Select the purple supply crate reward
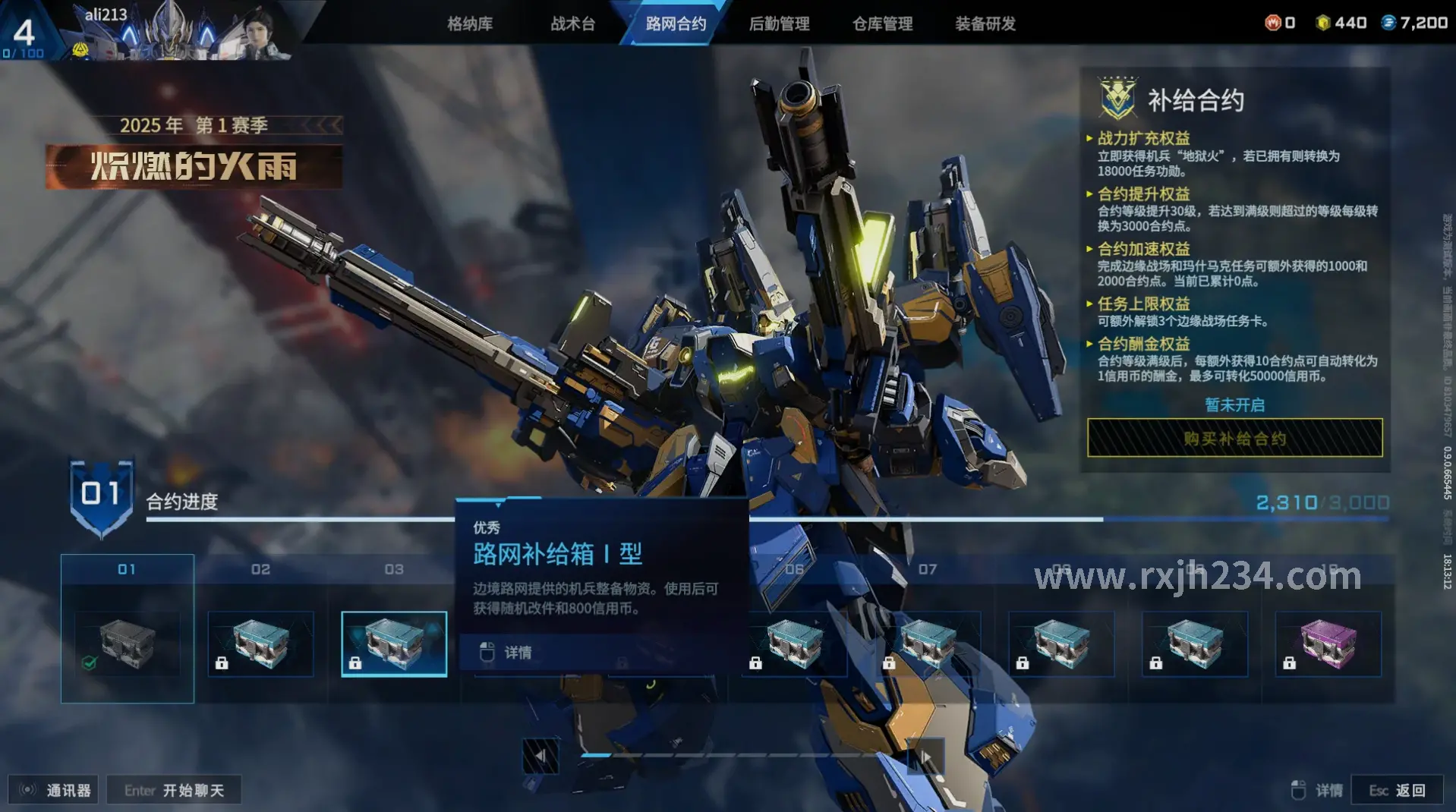 click(x=1328, y=644)
